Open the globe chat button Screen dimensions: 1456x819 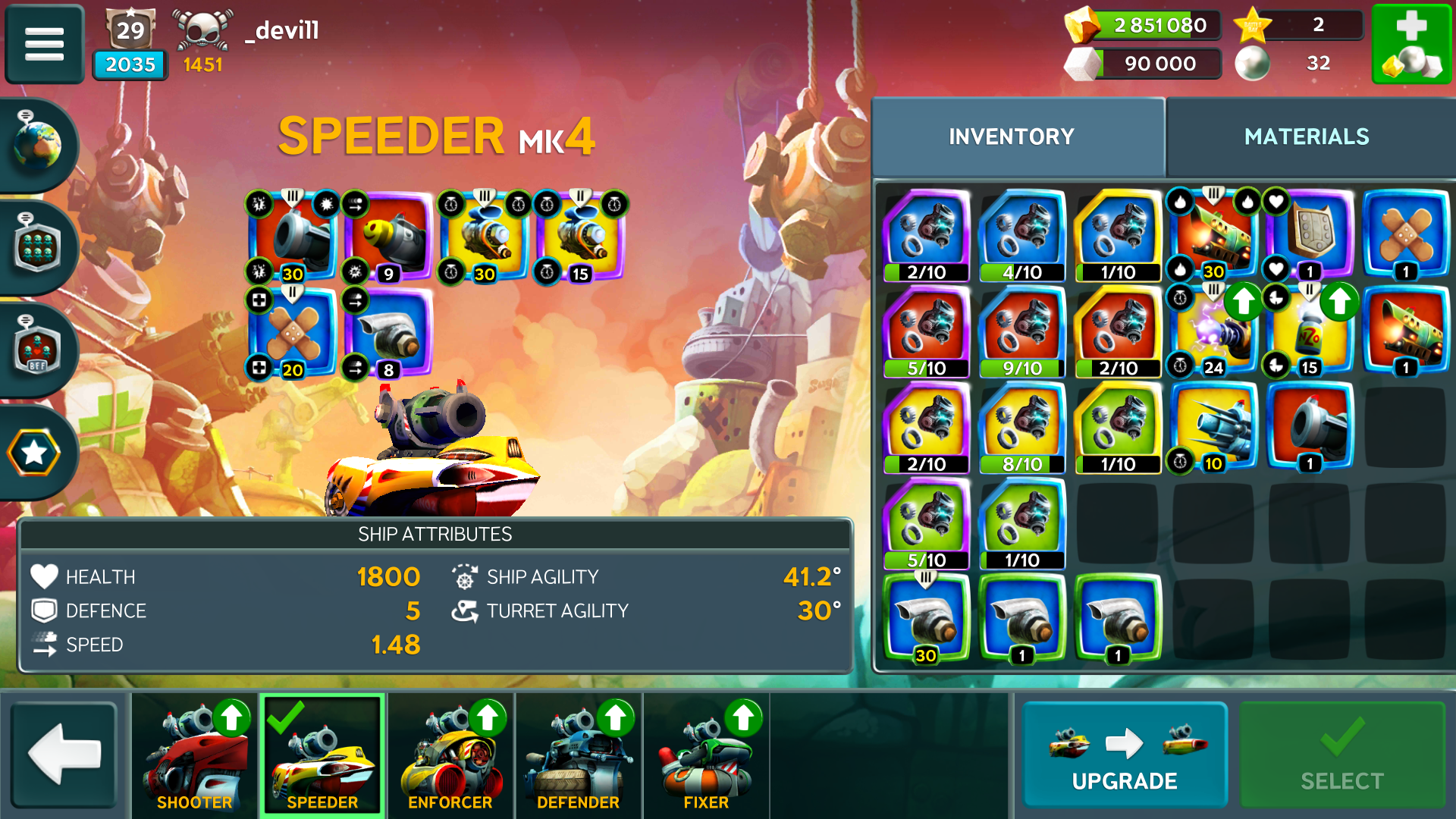[36, 144]
